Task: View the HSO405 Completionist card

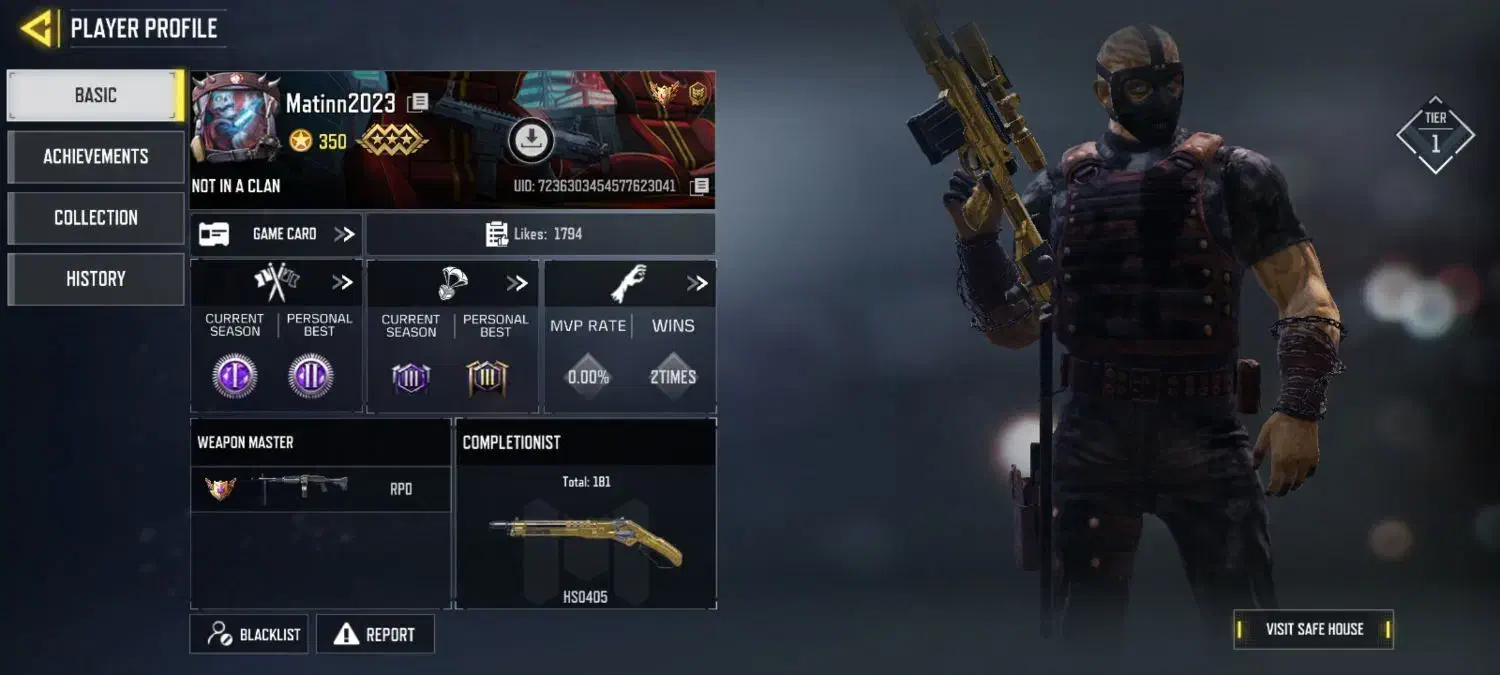Action: [x=585, y=535]
